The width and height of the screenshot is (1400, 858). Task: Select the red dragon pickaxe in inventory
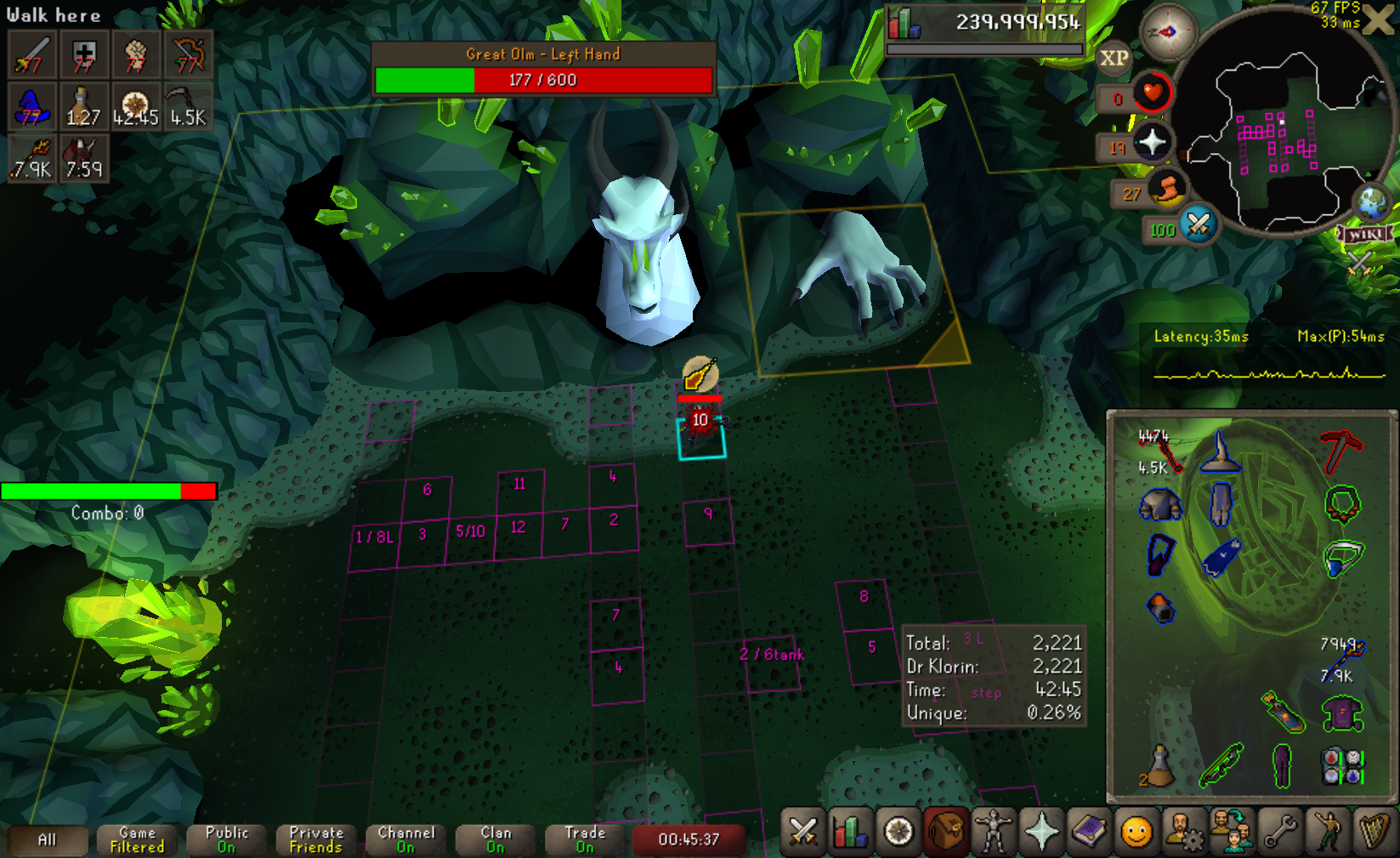pos(1342,450)
